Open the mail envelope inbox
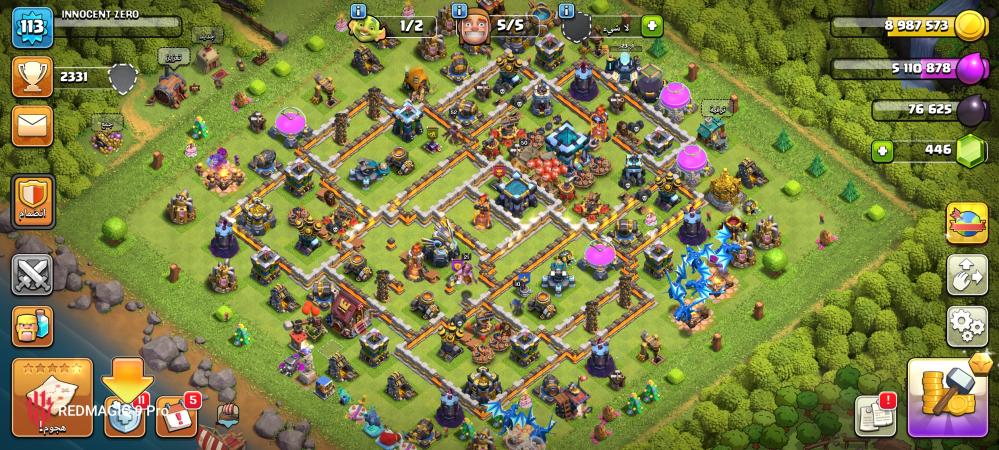 (32, 126)
